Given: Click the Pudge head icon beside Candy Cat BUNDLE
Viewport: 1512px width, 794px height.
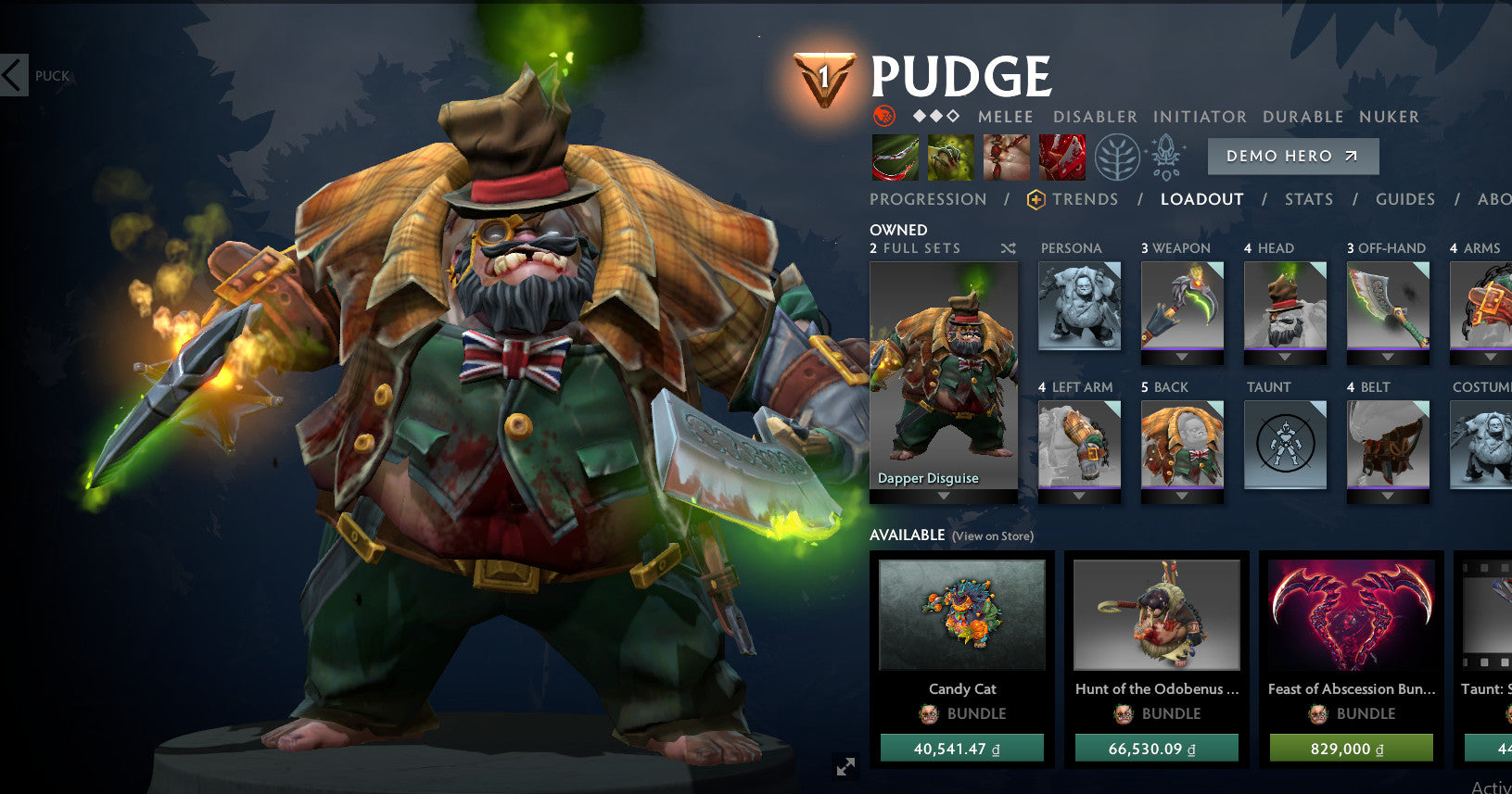Looking at the screenshot, I should coord(926,713).
